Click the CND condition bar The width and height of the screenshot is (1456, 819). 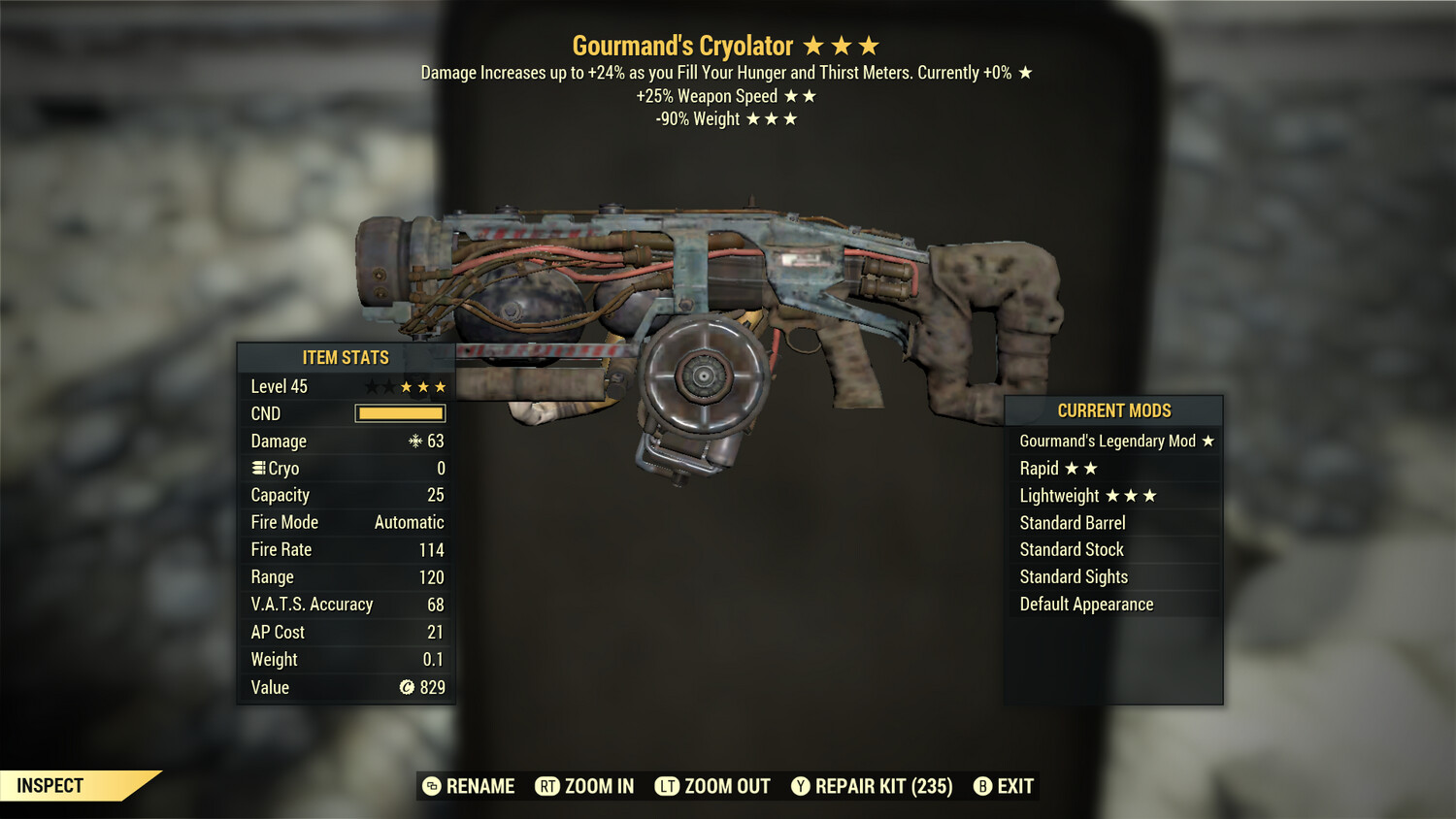tap(400, 413)
